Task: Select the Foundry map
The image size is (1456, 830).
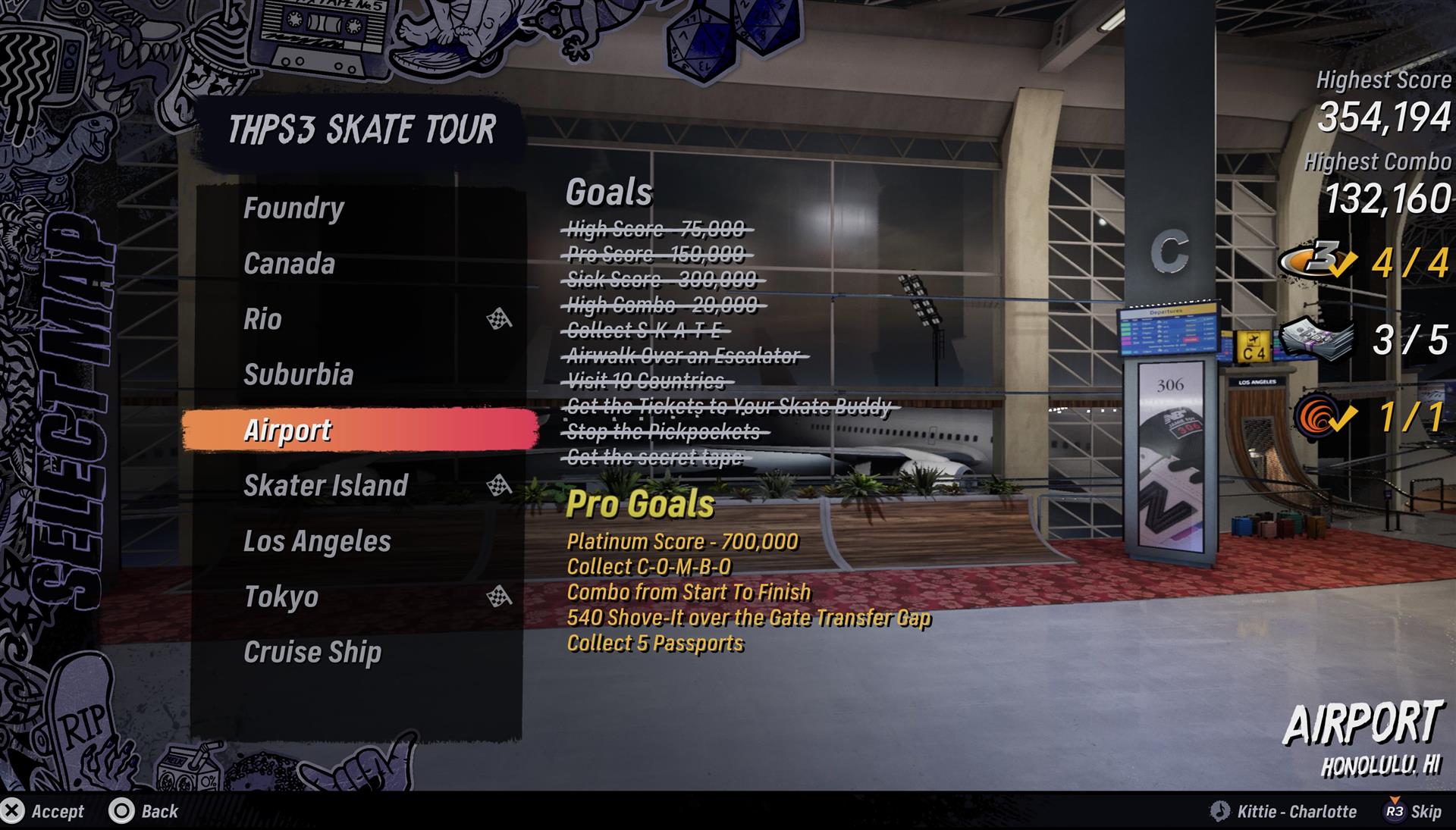Action: [x=294, y=208]
